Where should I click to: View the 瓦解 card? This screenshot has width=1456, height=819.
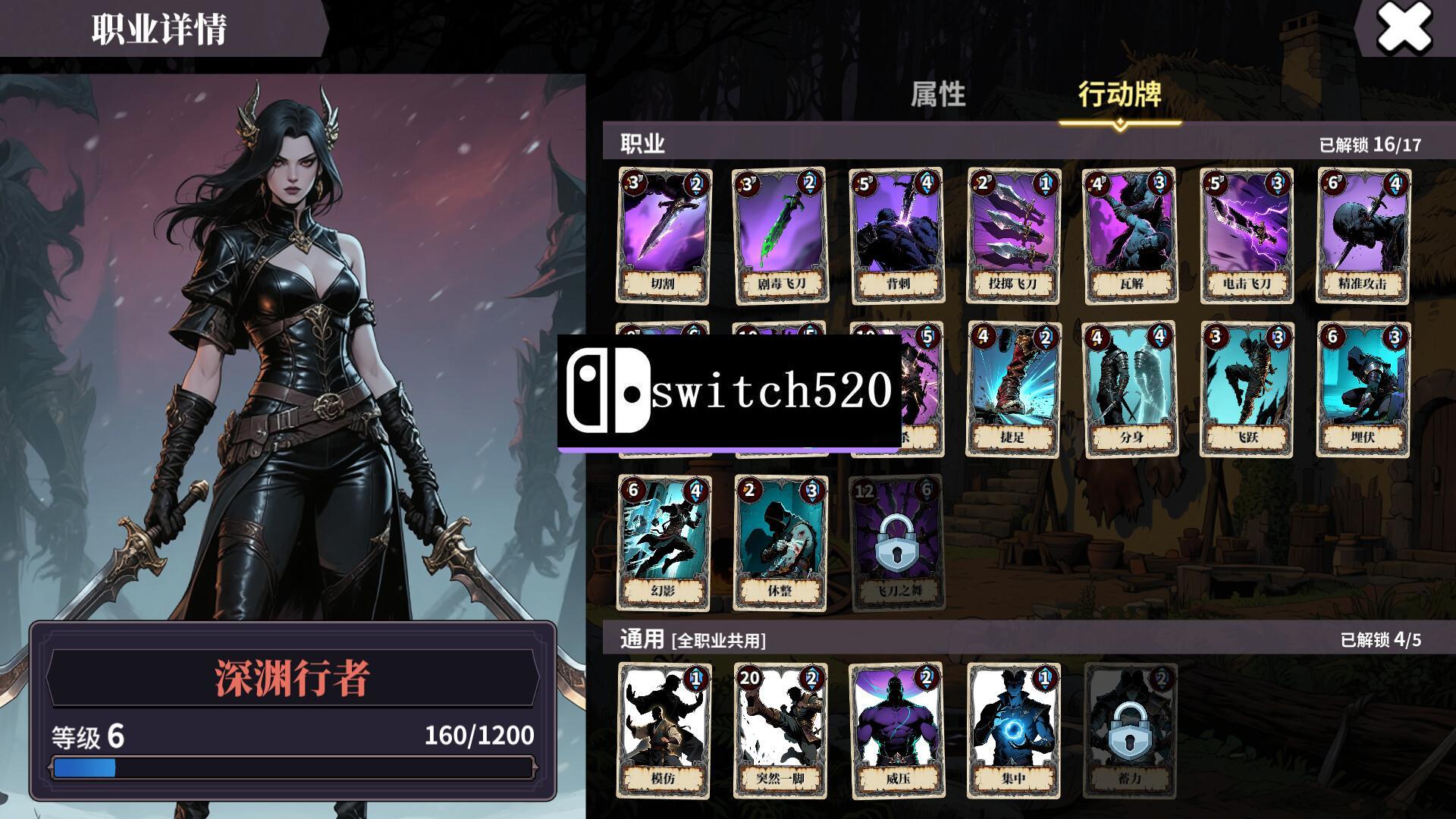tap(1130, 235)
